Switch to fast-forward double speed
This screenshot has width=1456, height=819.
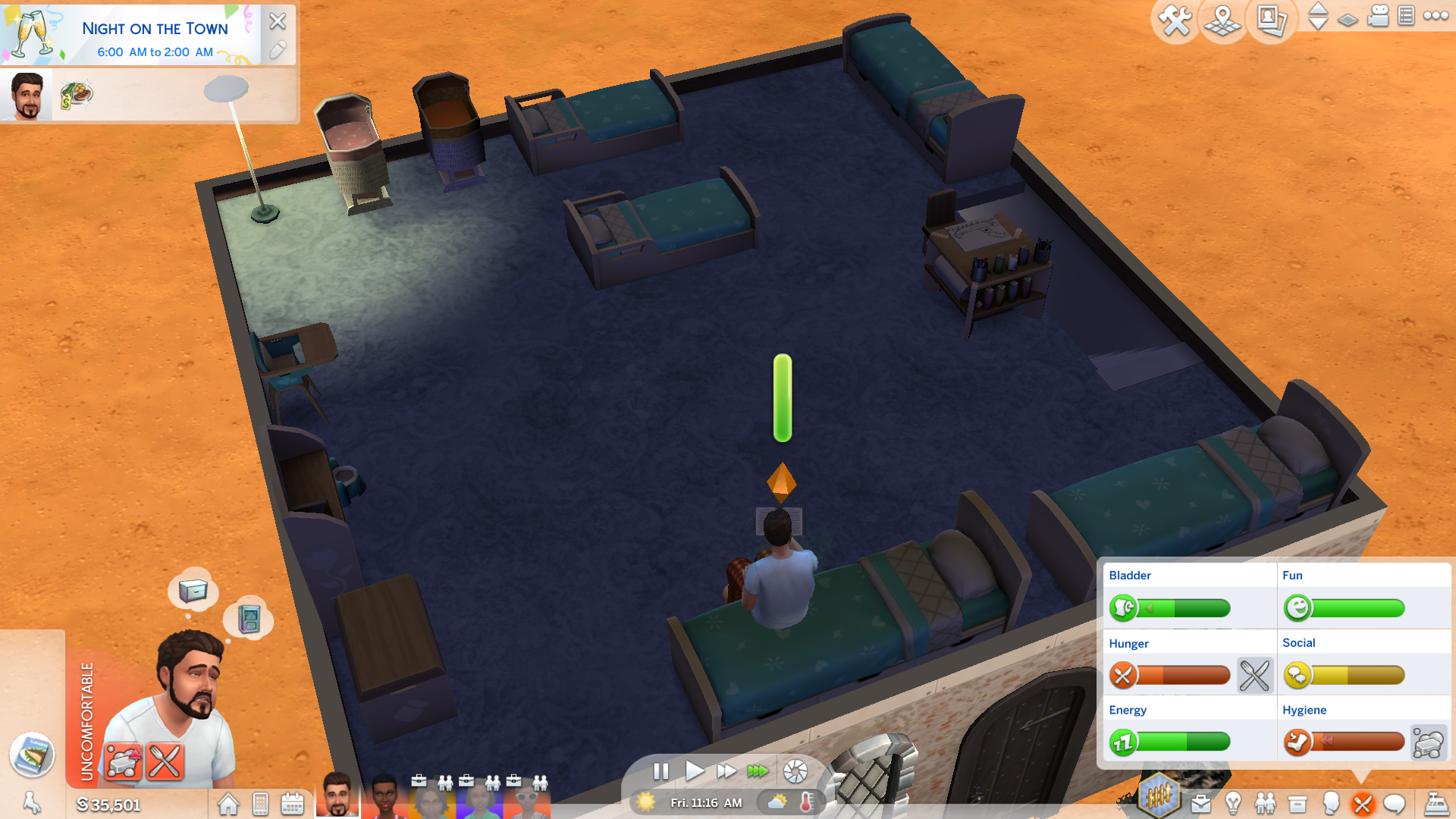726,771
